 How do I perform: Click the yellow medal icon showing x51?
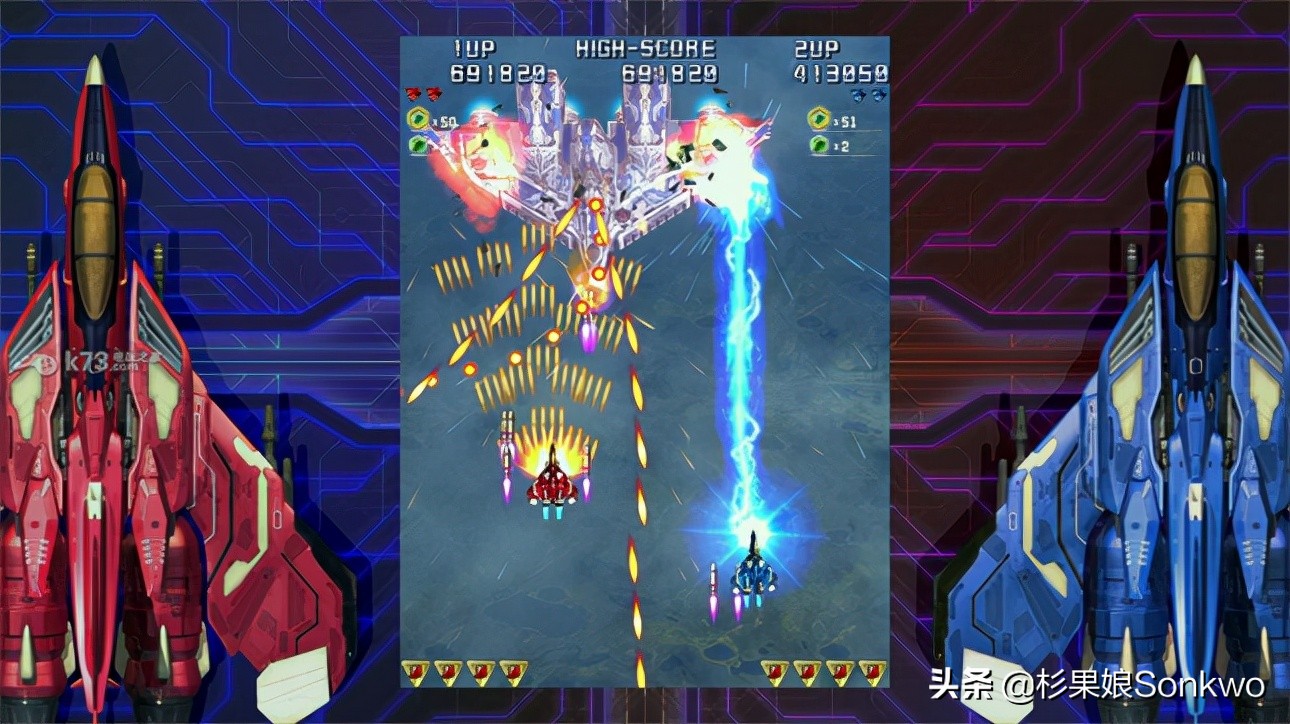(820, 117)
